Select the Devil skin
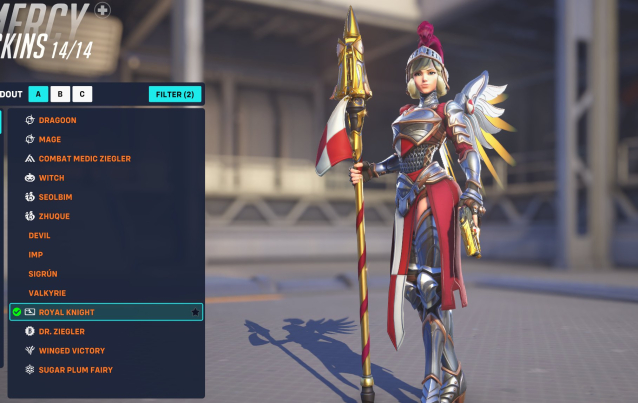The height and width of the screenshot is (403, 638). click(x=40, y=235)
